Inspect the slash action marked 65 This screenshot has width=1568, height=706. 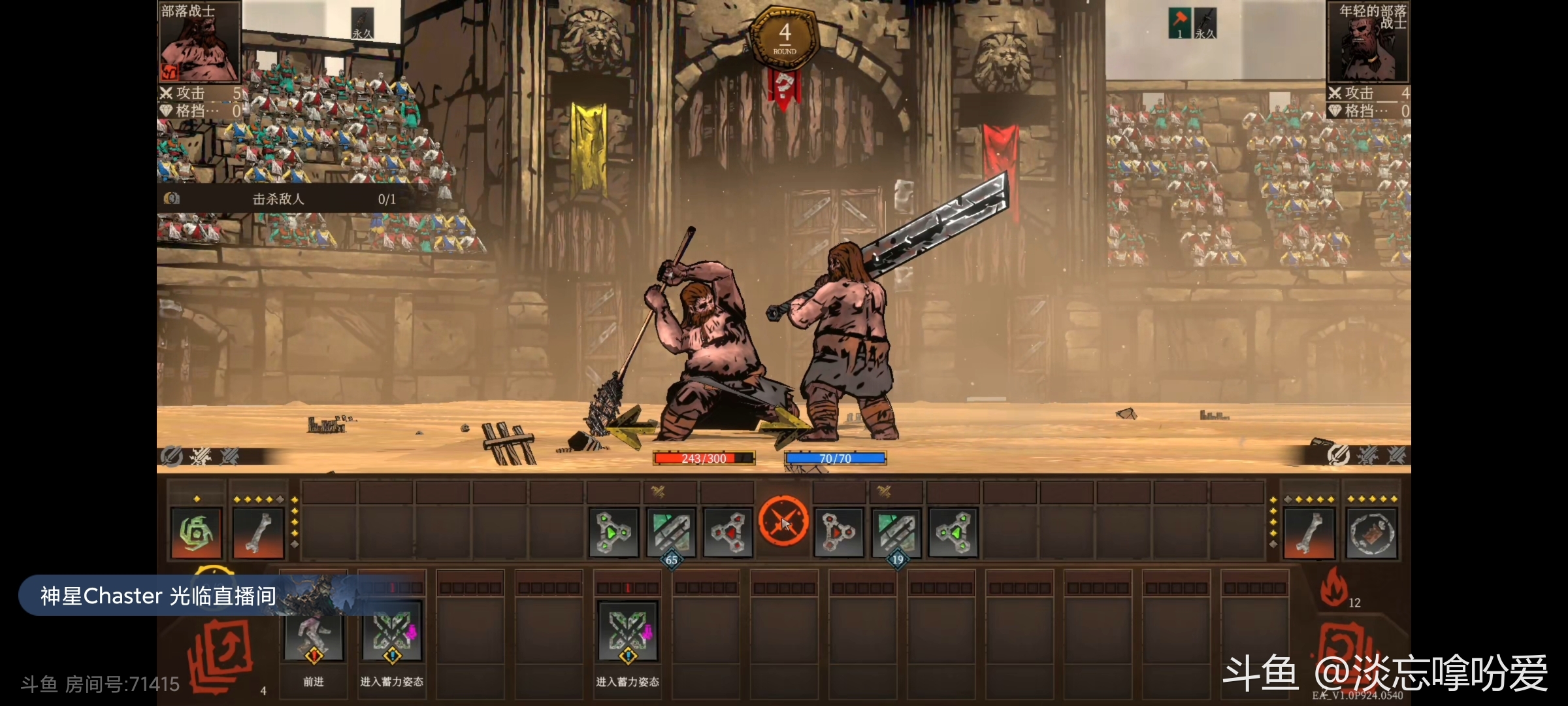pos(671,533)
